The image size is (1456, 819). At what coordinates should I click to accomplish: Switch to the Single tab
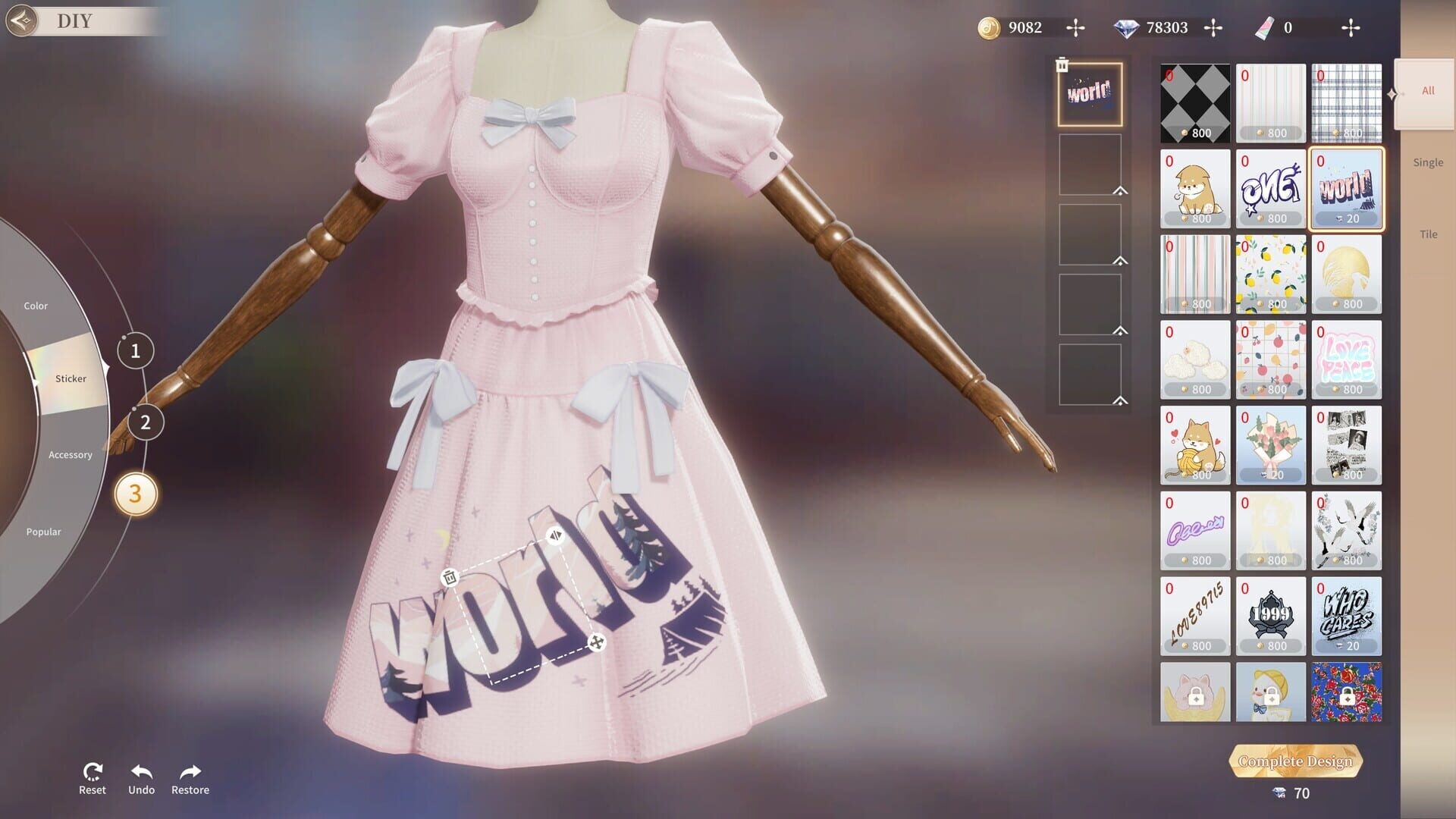click(1428, 162)
